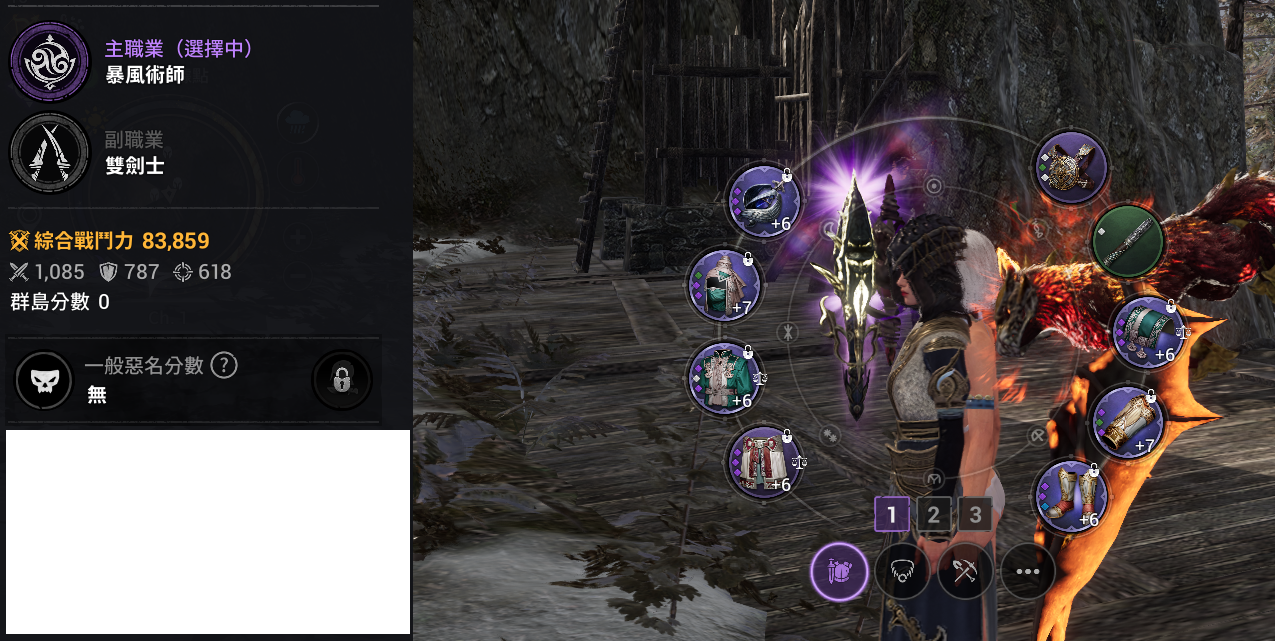
Task: Click the padlock button beside notoriety score
Action: 341,380
